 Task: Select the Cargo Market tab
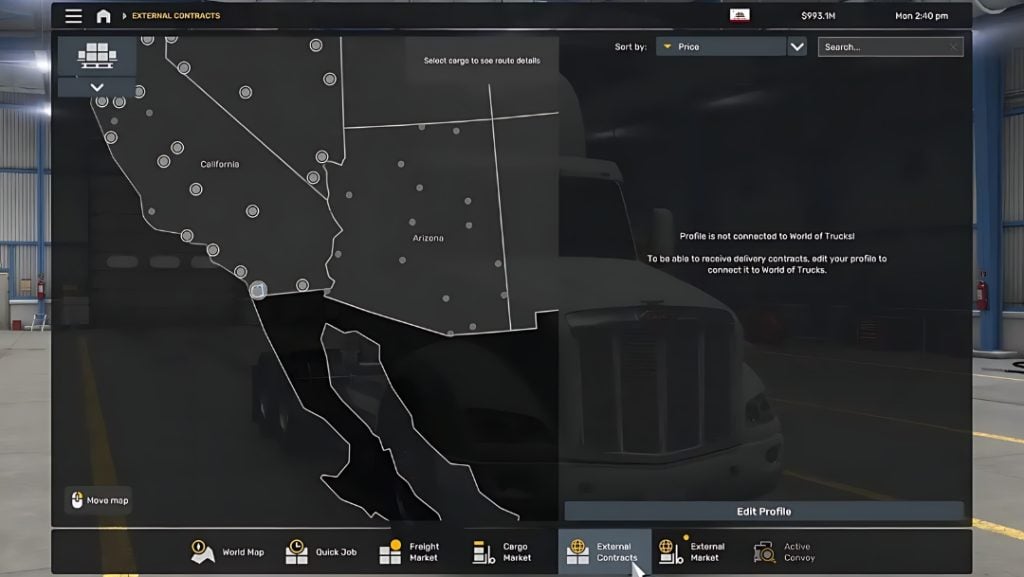click(x=502, y=552)
